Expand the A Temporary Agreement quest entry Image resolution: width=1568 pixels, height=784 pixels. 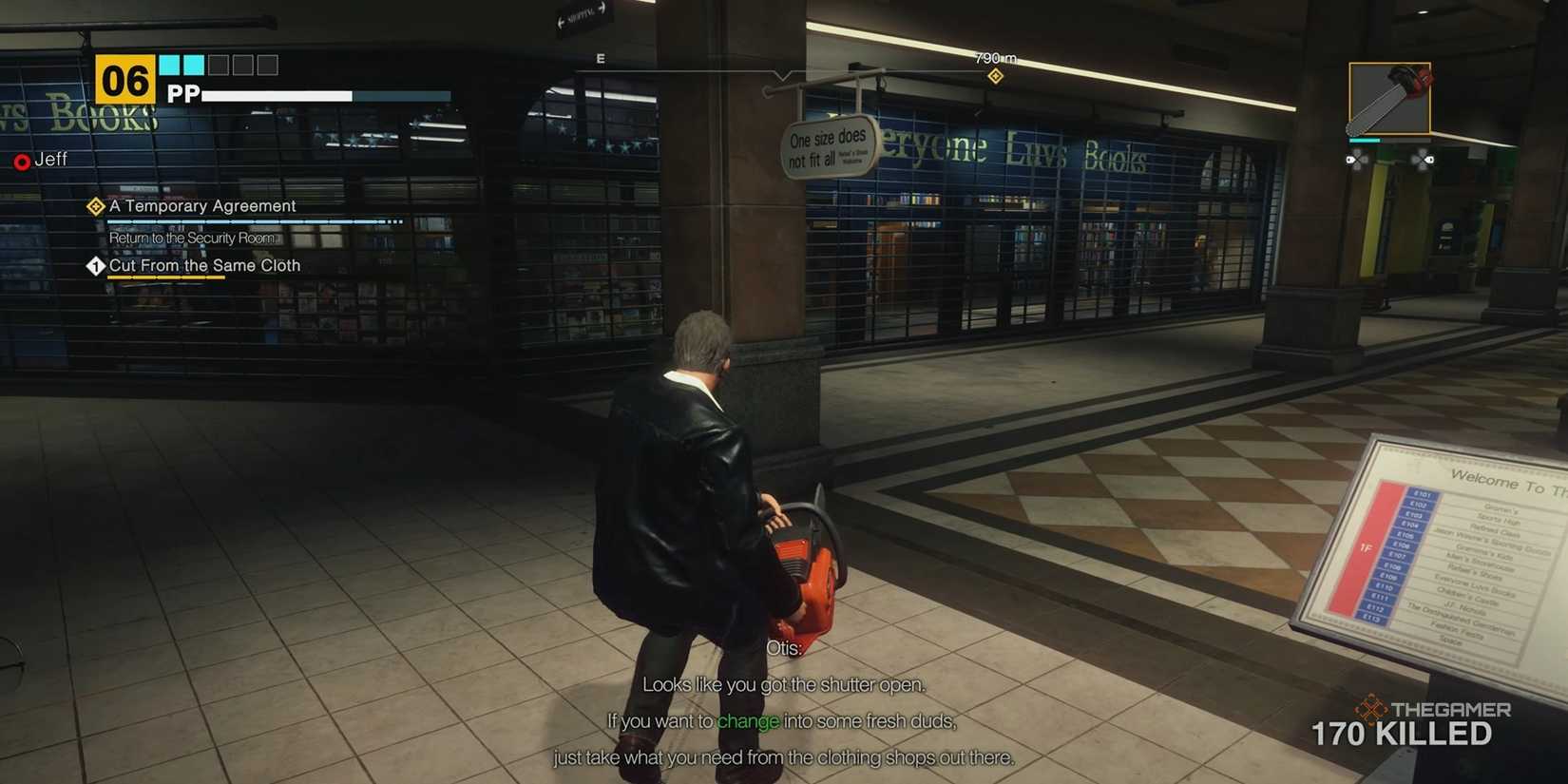(201, 205)
